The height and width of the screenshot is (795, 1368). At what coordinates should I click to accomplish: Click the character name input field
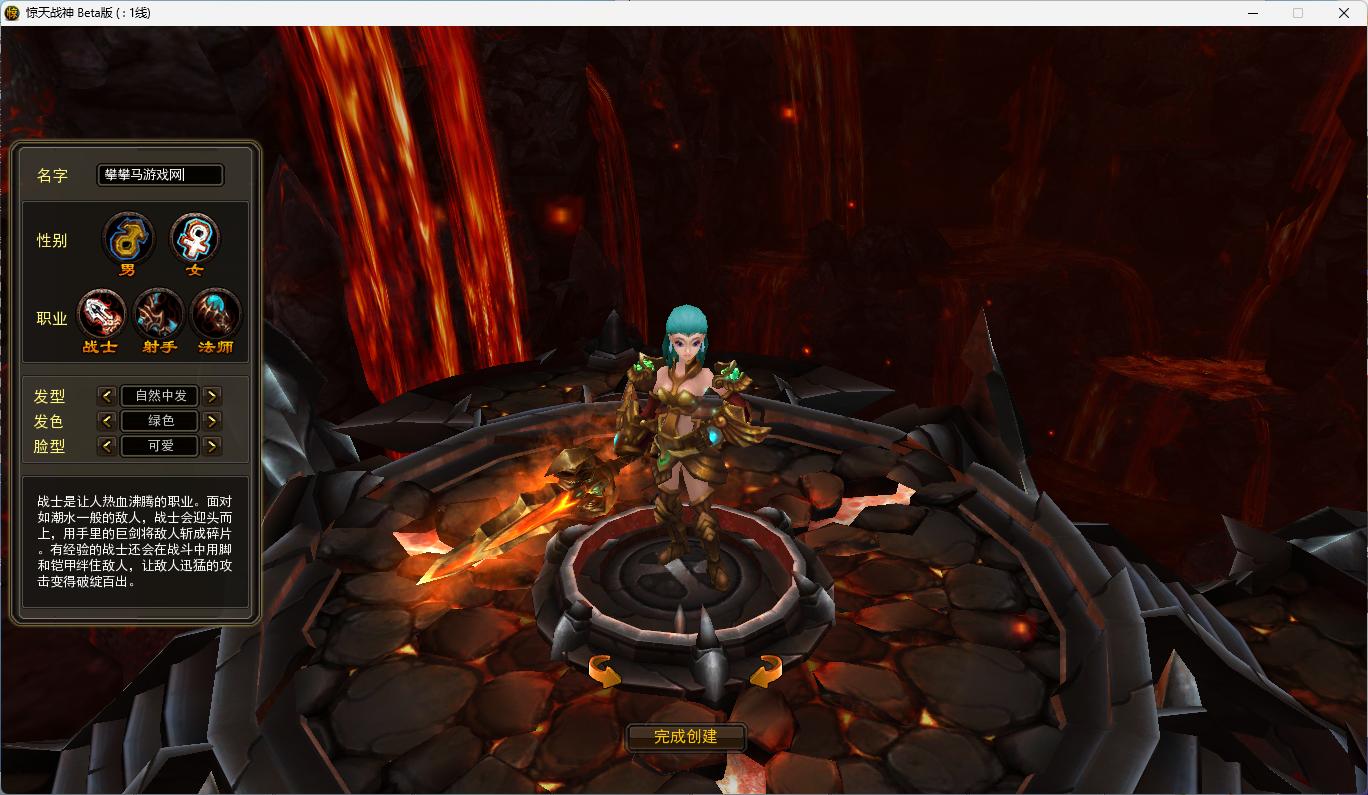[160, 175]
